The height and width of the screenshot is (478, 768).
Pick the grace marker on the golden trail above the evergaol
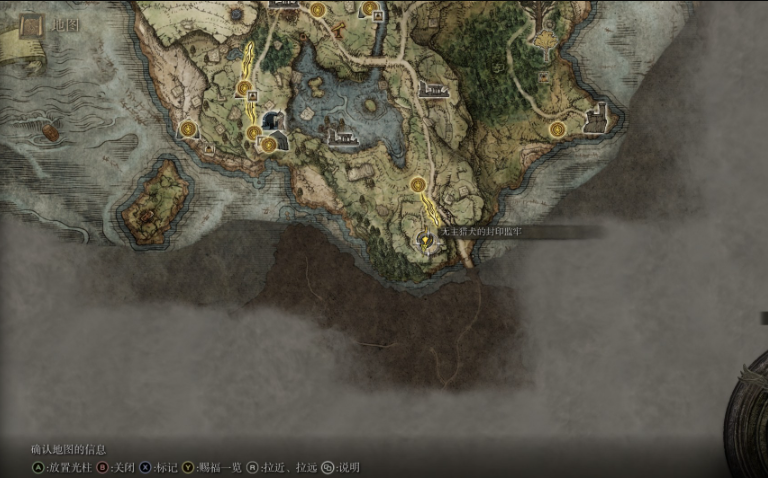click(x=418, y=184)
